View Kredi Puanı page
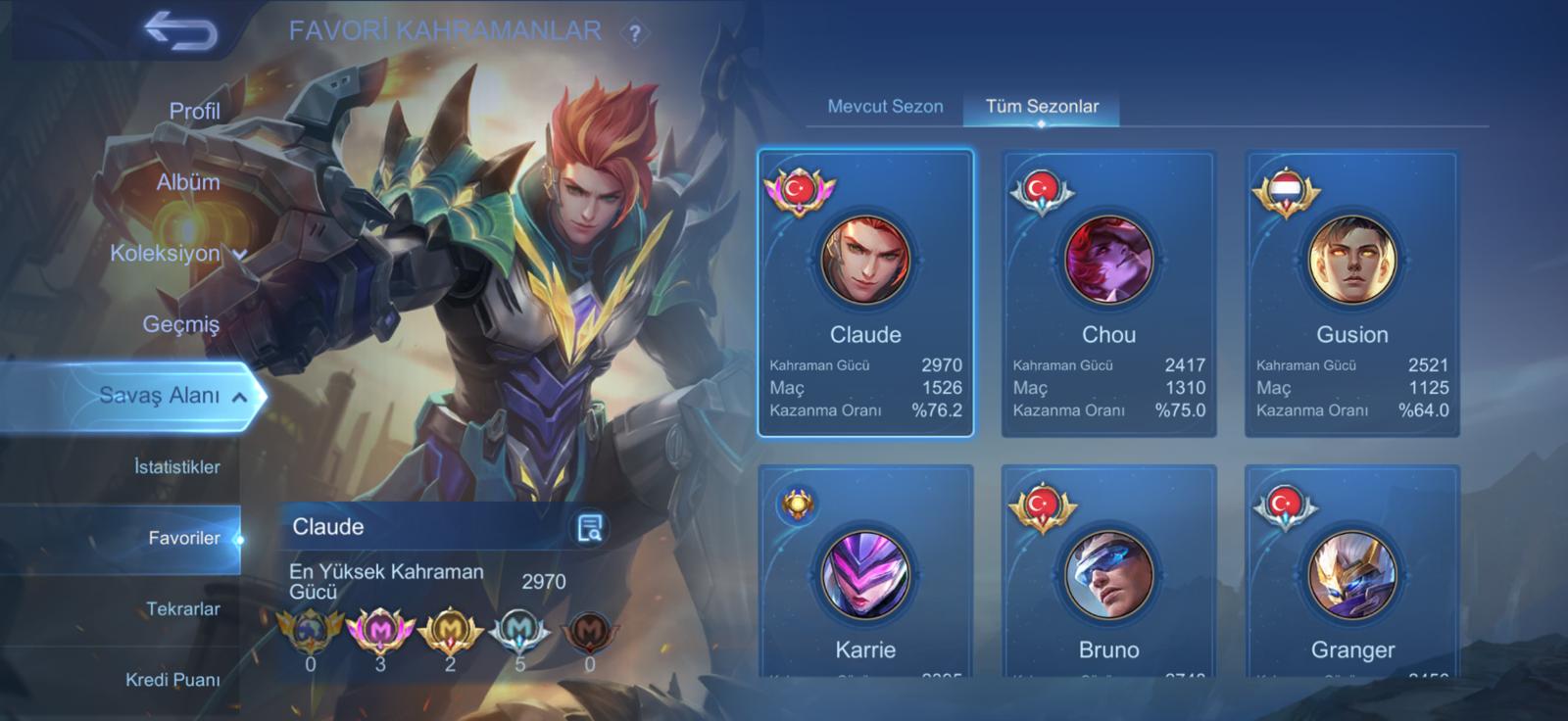The height and width of the screenshot is (721, 1568). pos(172,679)
